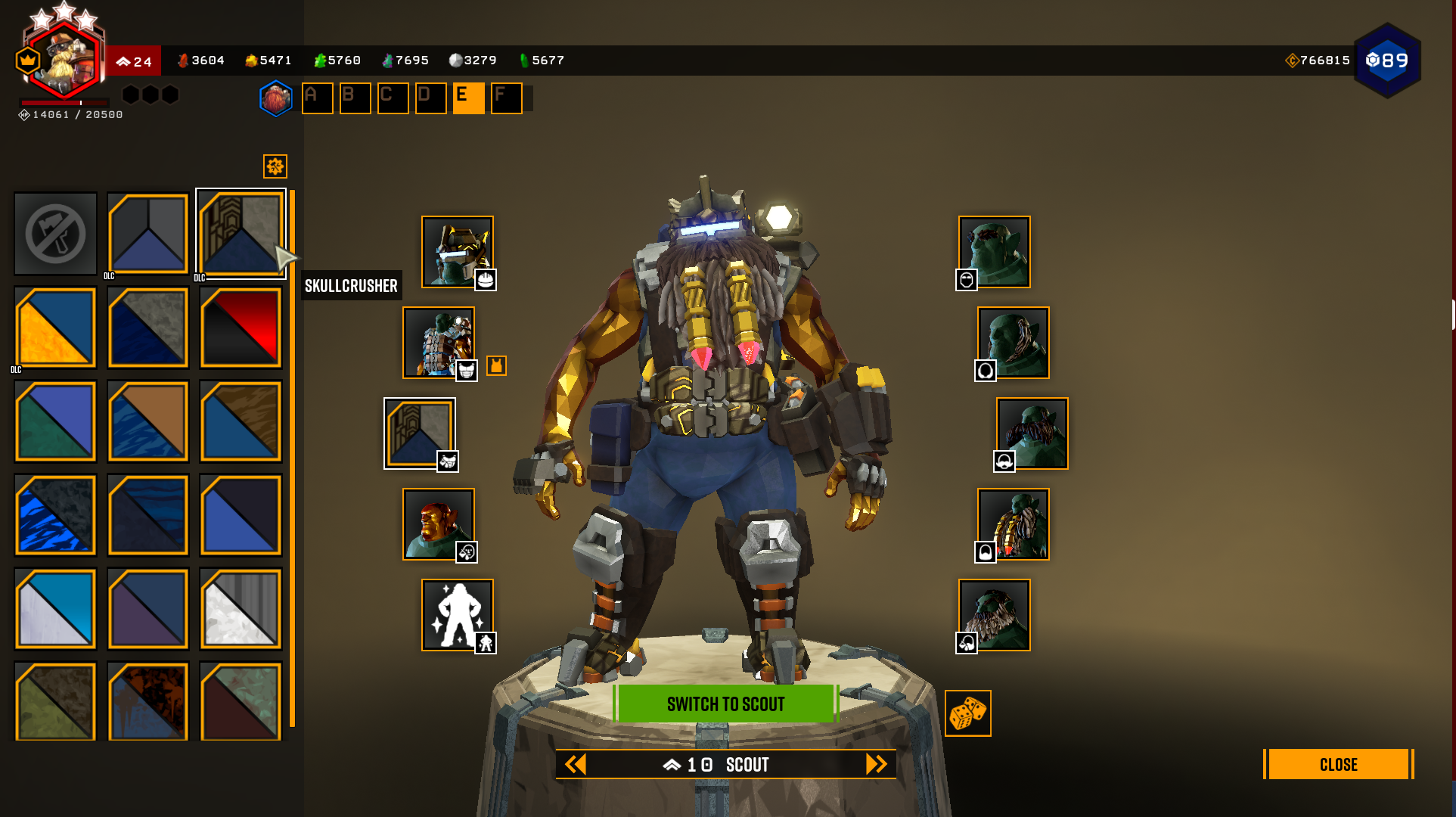Open the headwear cosmetic slot

coord(457,252)
